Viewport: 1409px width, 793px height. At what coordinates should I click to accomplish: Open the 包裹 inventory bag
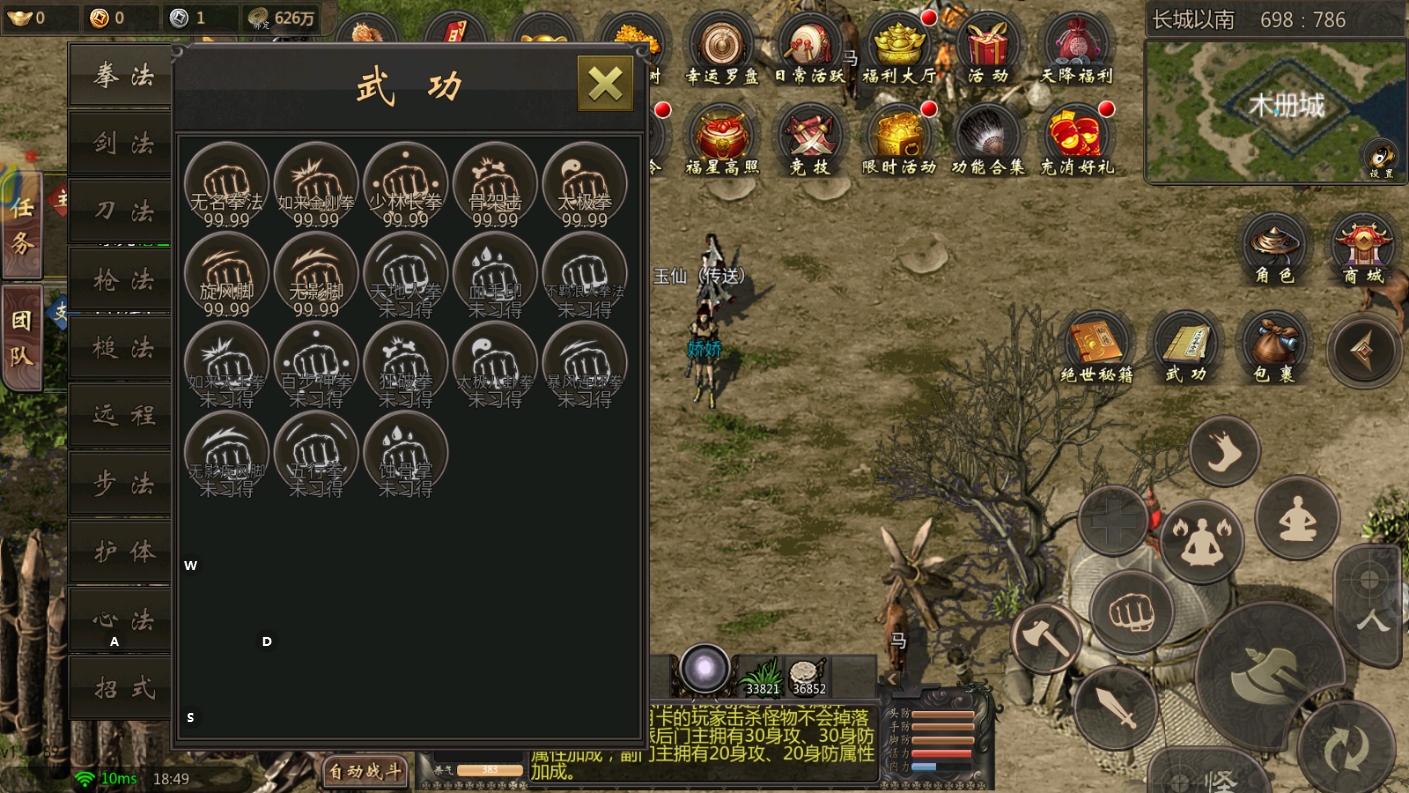1273,349
